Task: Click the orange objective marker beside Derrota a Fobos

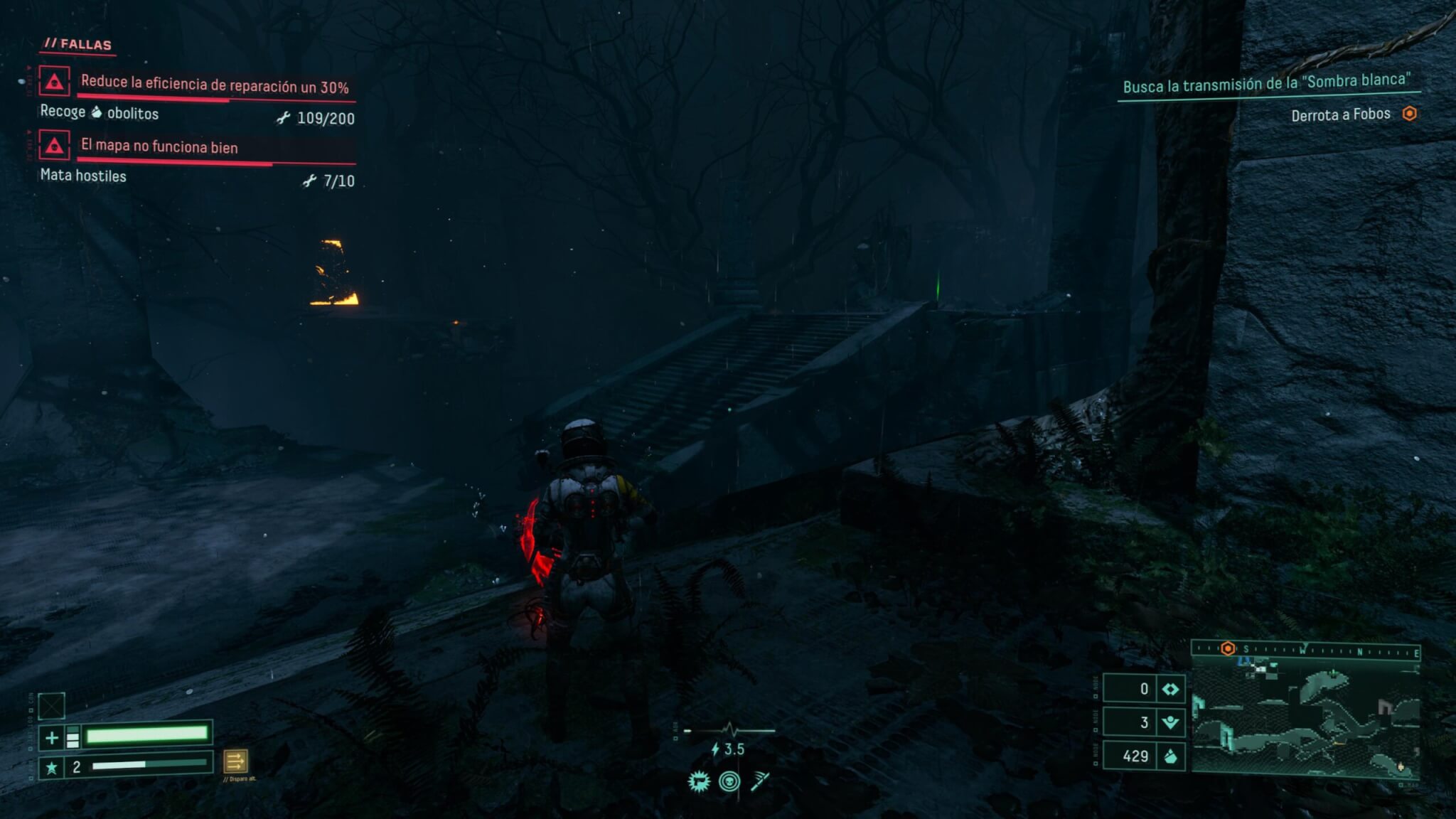Action: 1409,114
